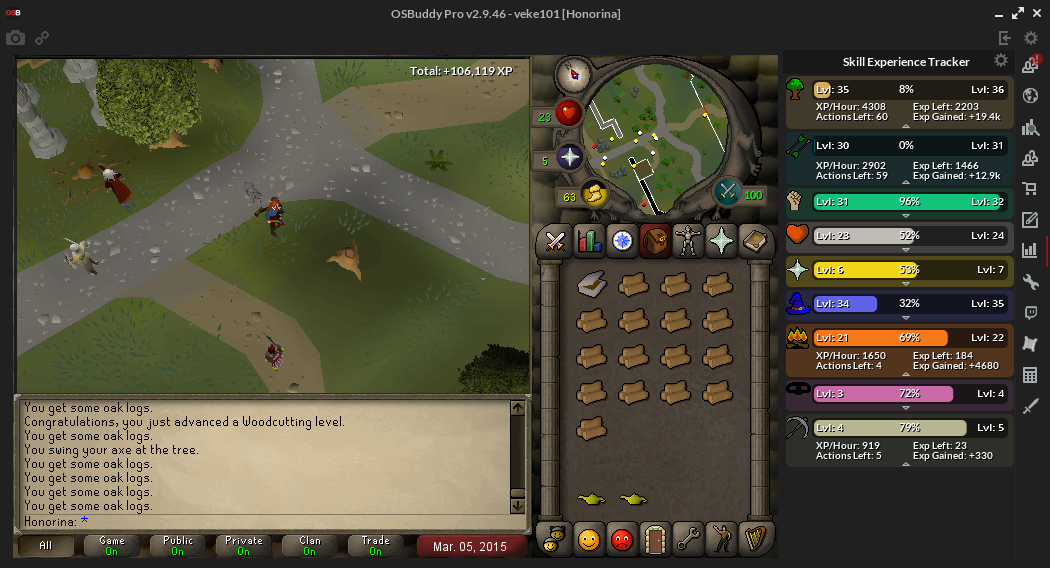
Task: Open the Prayer tab
Action: click(721, 241)
